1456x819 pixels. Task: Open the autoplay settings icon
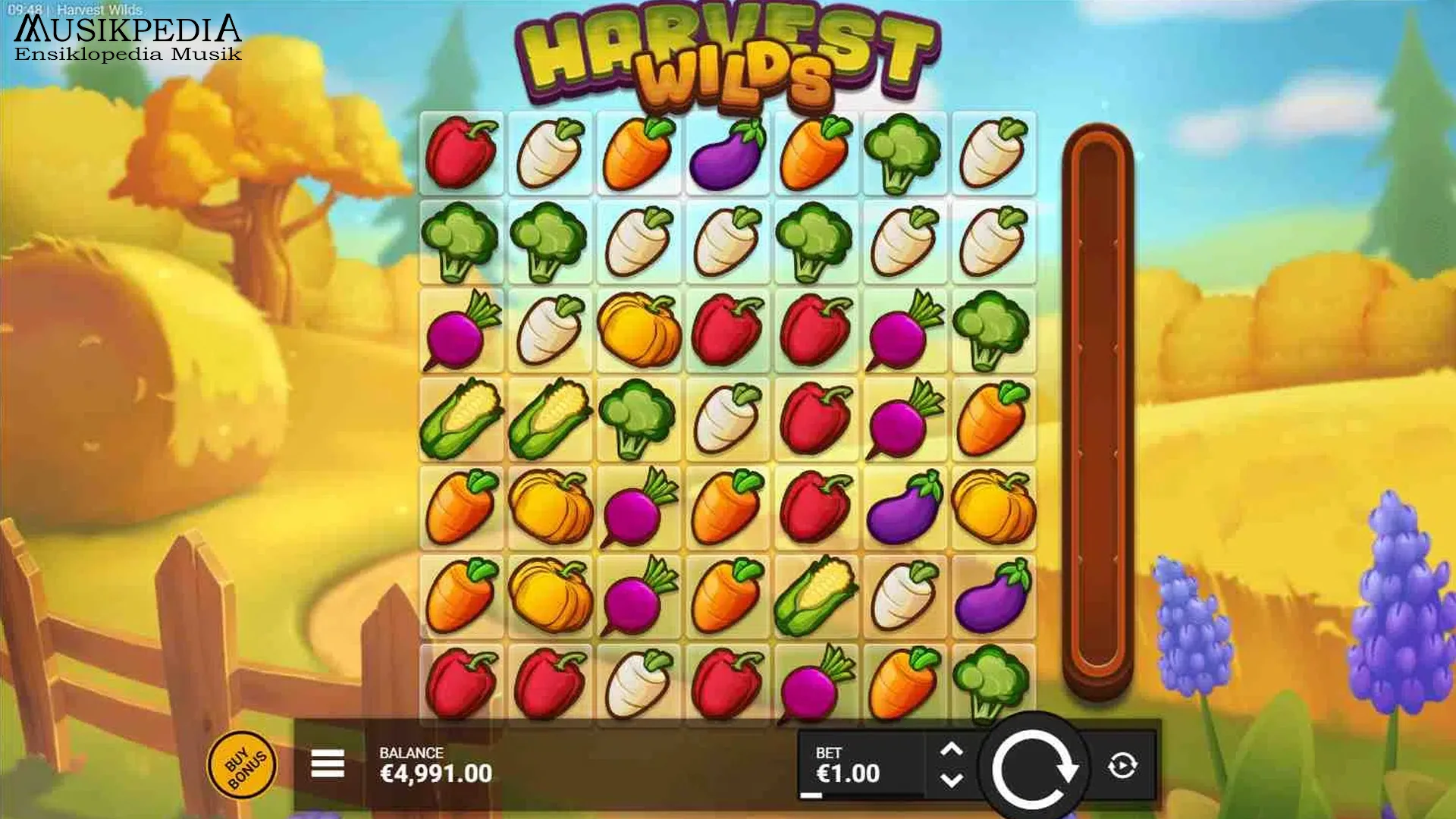[x=1124, y=767]
